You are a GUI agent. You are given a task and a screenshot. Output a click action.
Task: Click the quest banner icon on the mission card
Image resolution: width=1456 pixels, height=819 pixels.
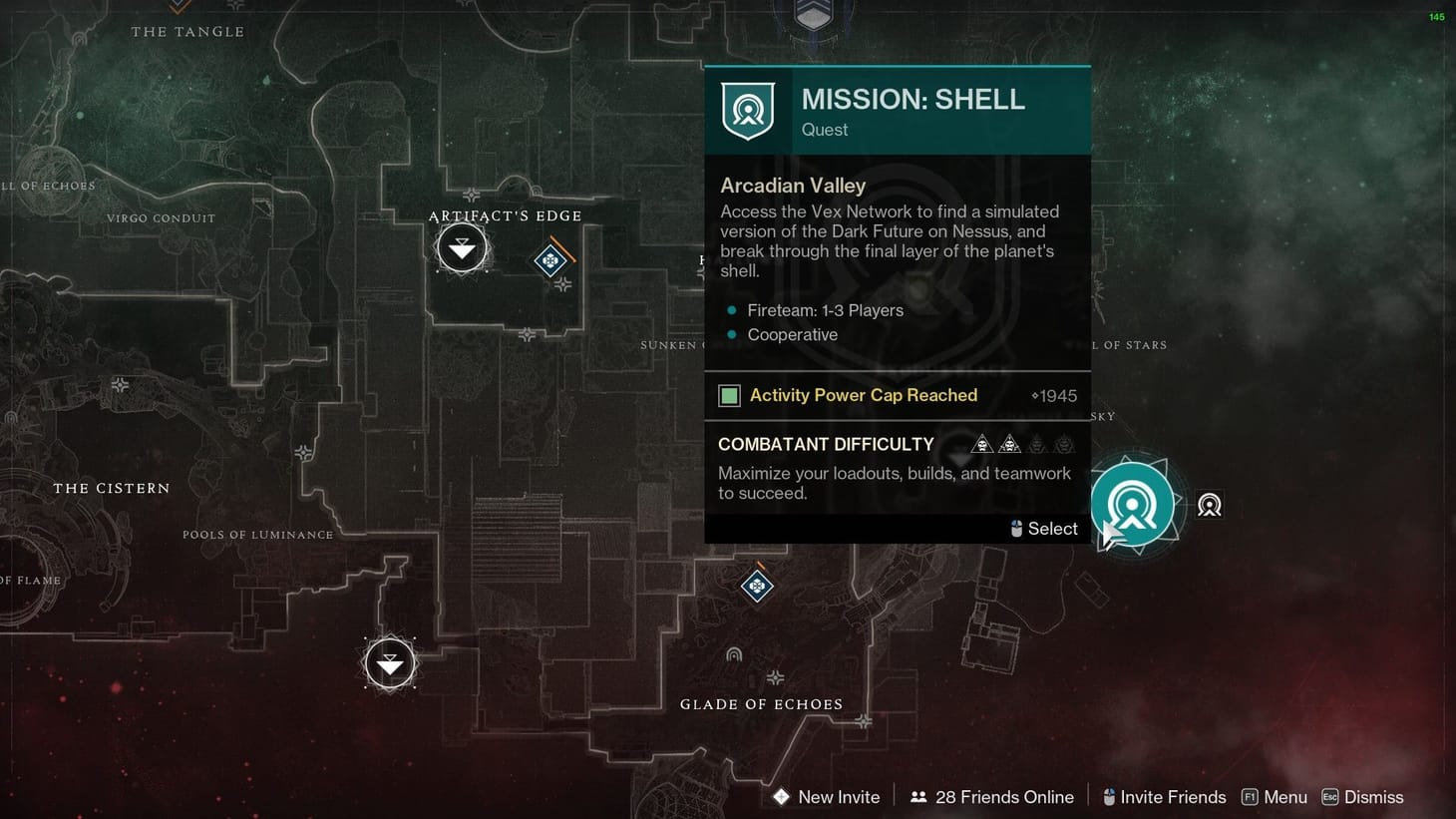pyautogui.click(x=748, y=111)
